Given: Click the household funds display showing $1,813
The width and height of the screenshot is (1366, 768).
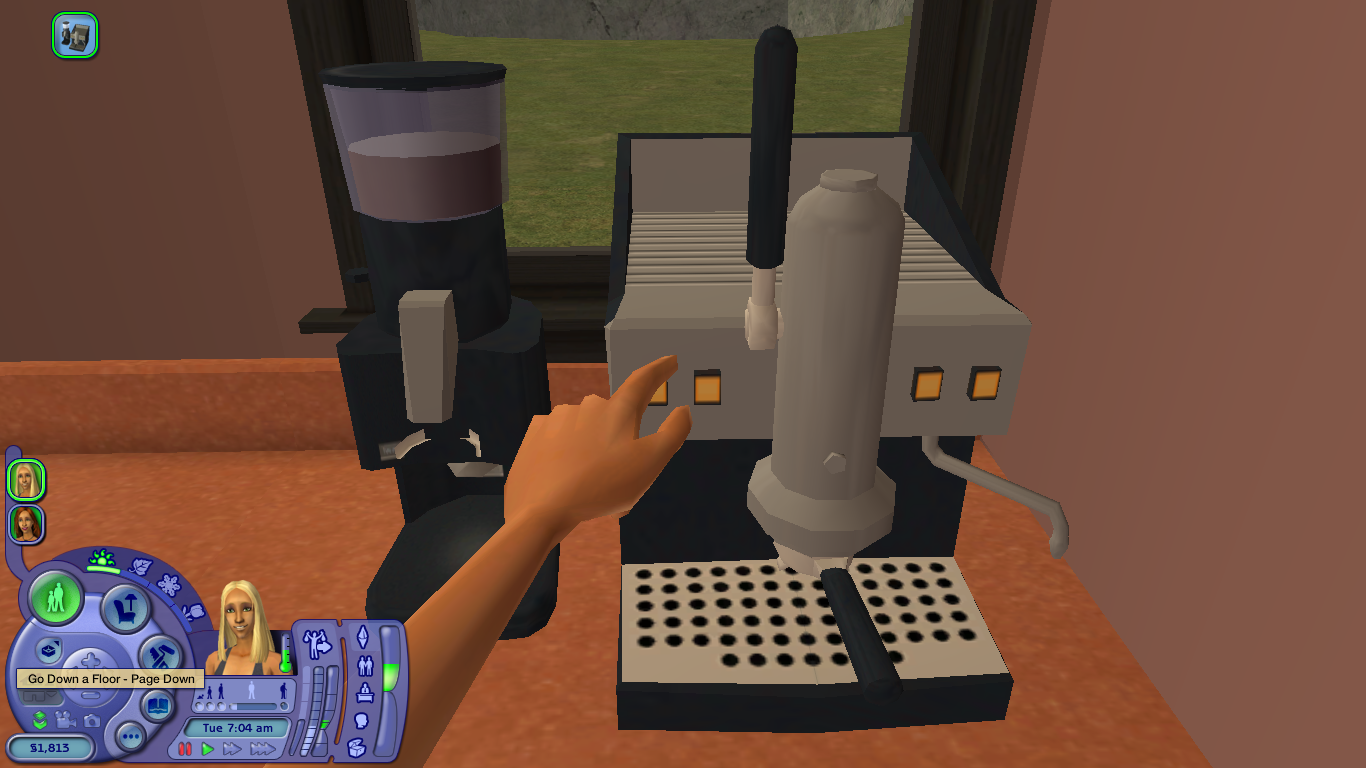Looking at the screenshot, I should coord(50,746).
